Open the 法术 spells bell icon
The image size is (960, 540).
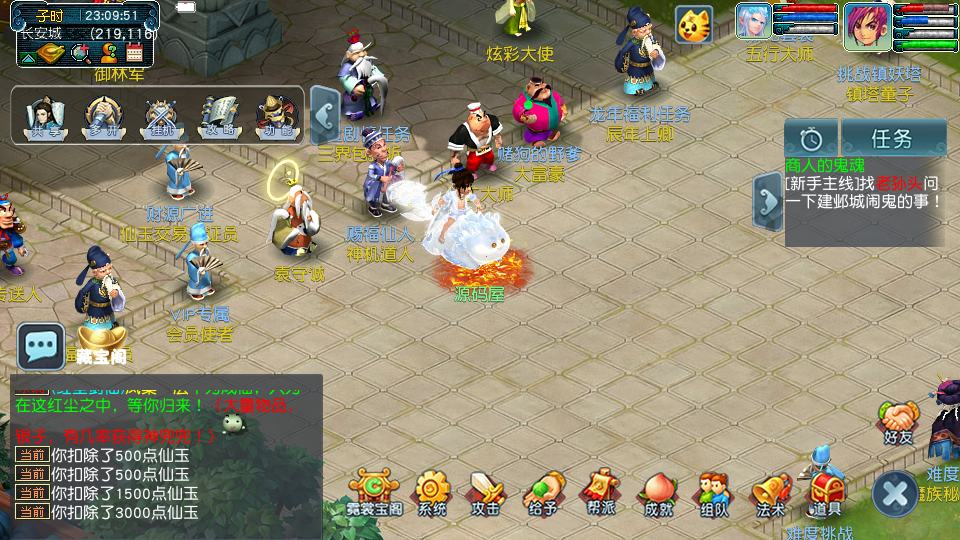tap(770, 490)
